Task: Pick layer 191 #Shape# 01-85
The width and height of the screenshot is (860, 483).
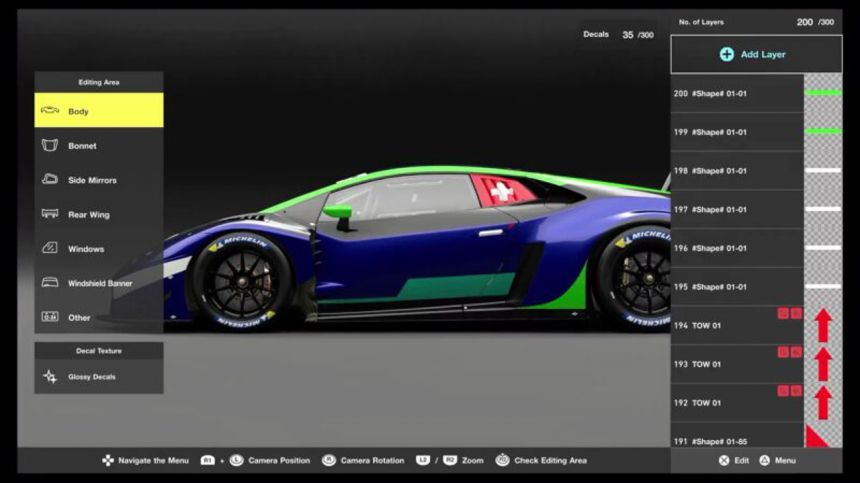Action: pyautogui.click(x=737, y=438)
